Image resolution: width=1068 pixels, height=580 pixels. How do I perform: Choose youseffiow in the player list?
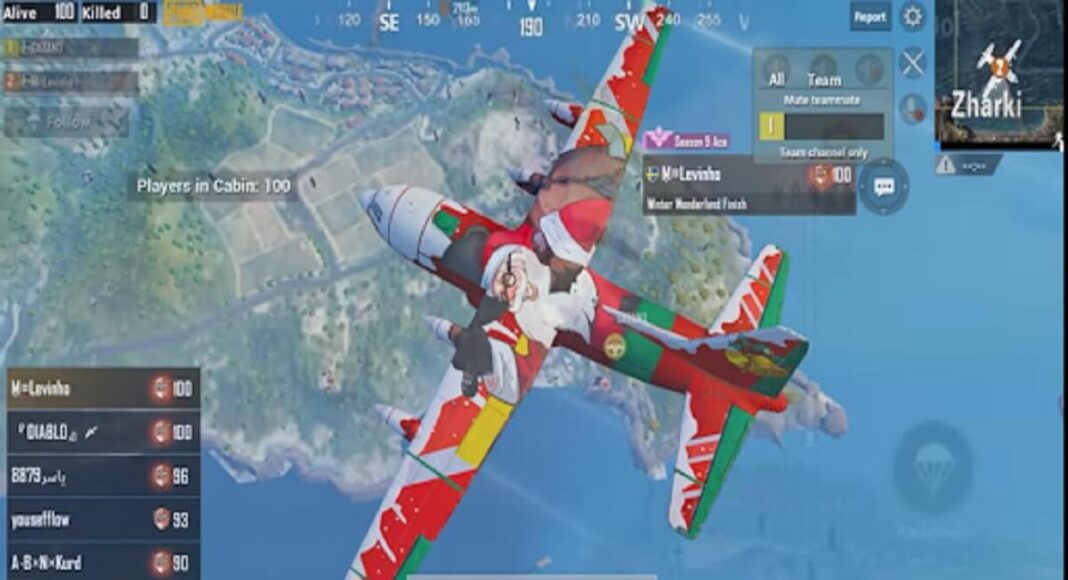click(x=102, y=518)
